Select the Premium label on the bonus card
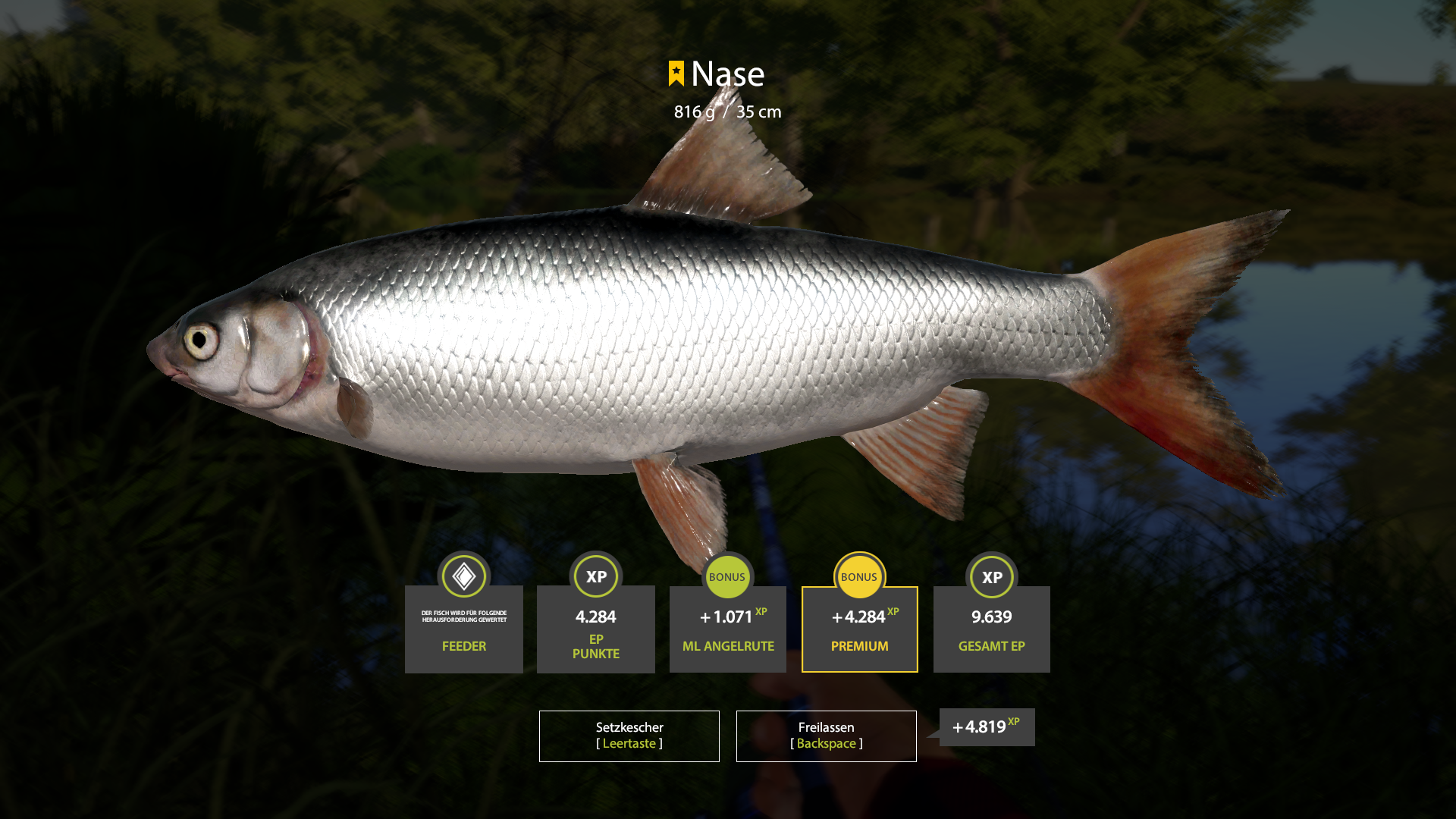Image resolution: width=1456 pixels, height=819 pixels. (859, 646)
